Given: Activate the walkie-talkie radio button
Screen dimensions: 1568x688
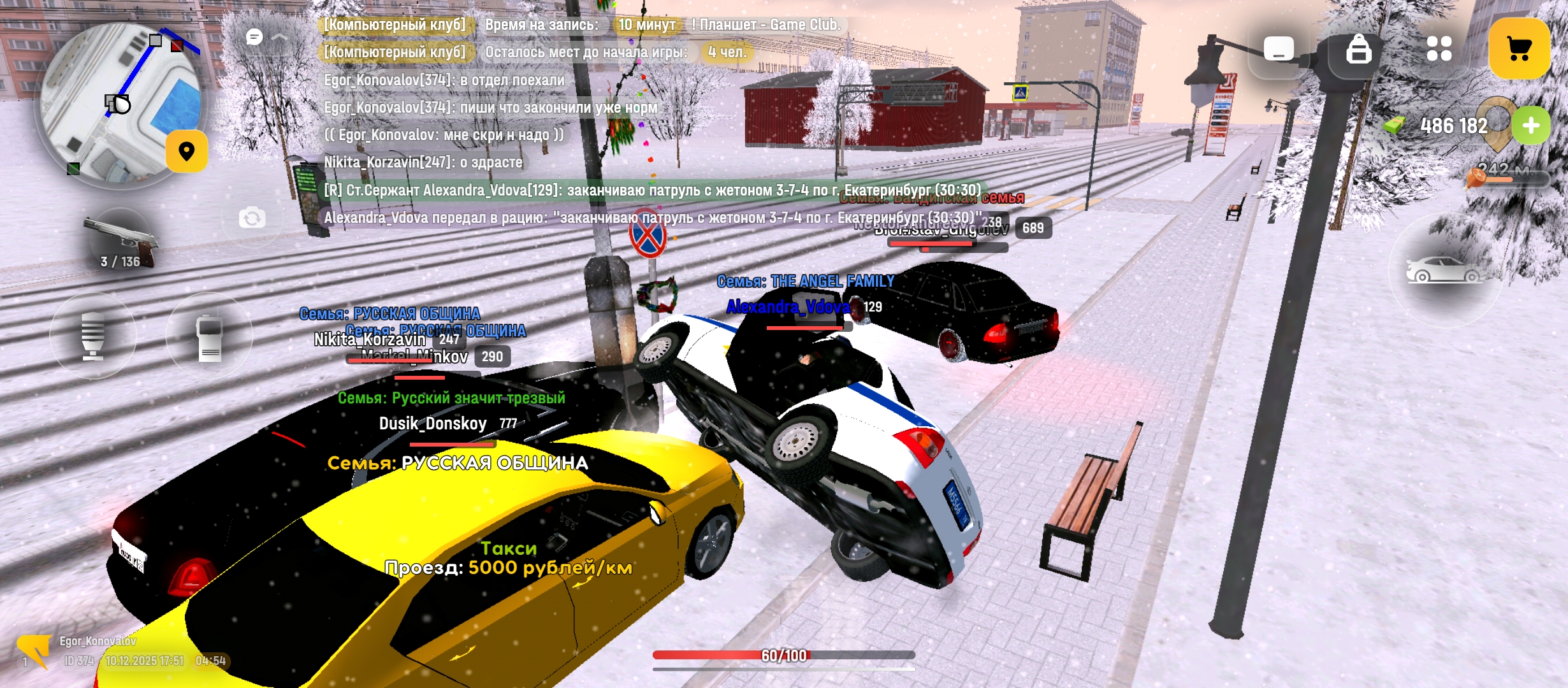Looking at the screenshot, I should [x=209, y=337].
